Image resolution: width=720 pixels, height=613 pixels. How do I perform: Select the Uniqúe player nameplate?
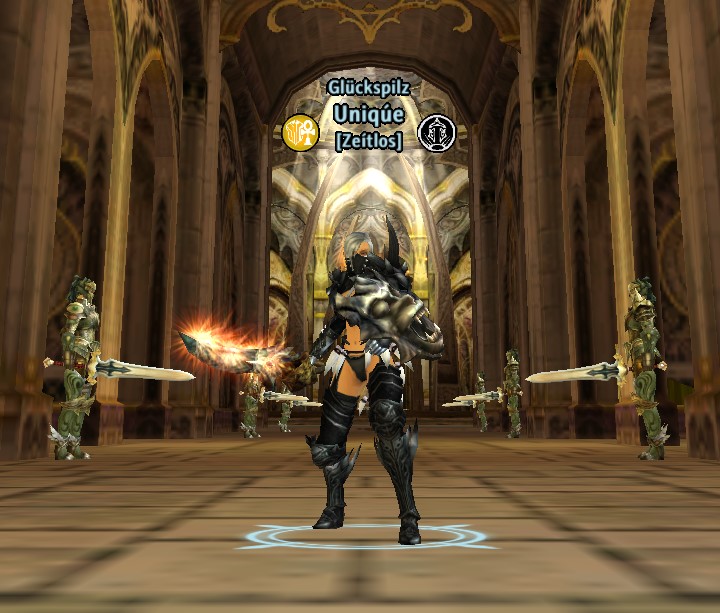[x=368, y=114]
